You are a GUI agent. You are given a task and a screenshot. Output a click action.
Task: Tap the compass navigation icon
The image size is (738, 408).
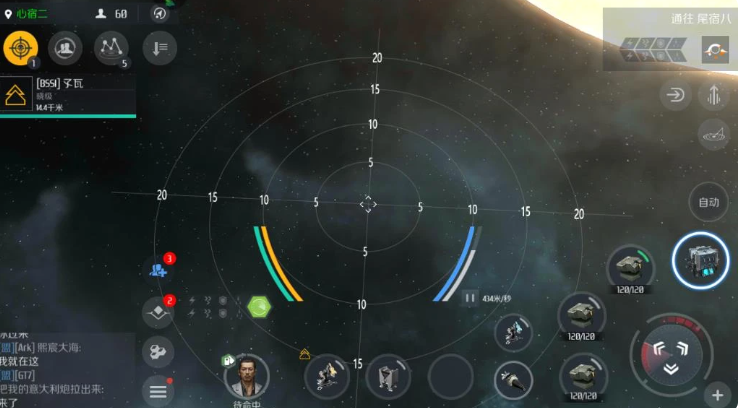point(160,14)
